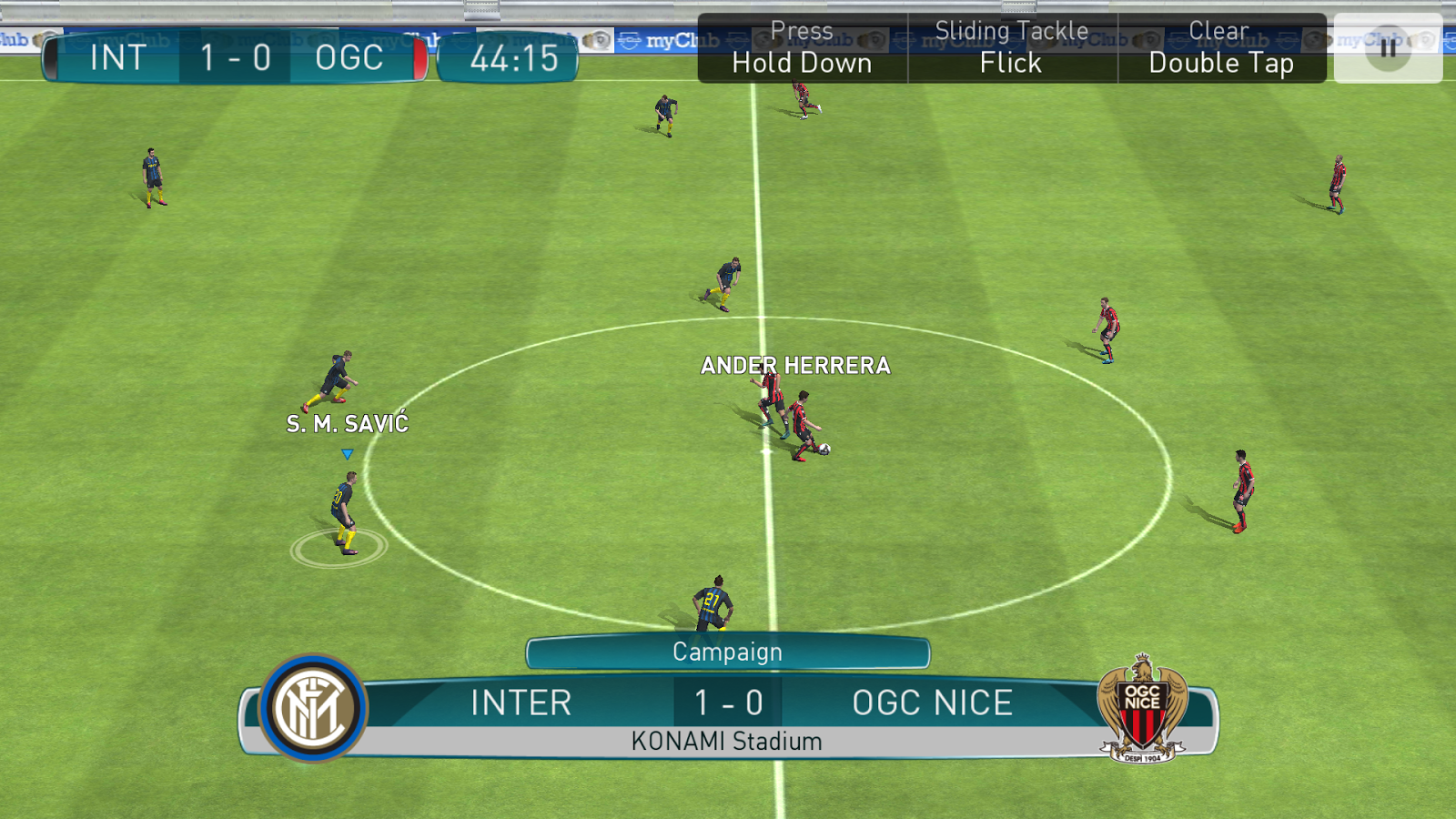This screenshot has height=819, width=1456.
Task: Tap the red indicator on the scoreboard edge
Action: [x=420, y=57]
